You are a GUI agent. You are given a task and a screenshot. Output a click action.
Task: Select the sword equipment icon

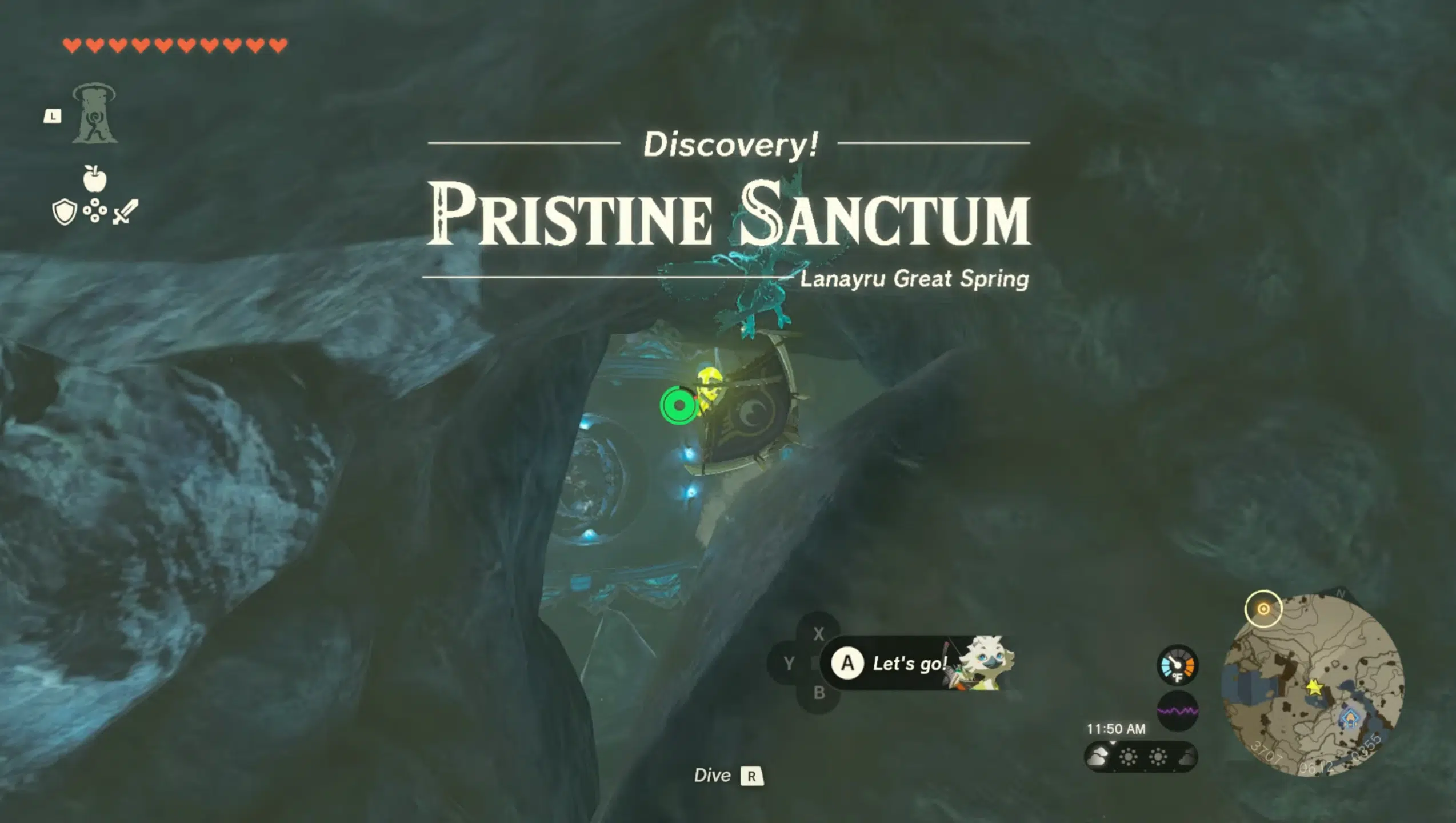point(126,211)
